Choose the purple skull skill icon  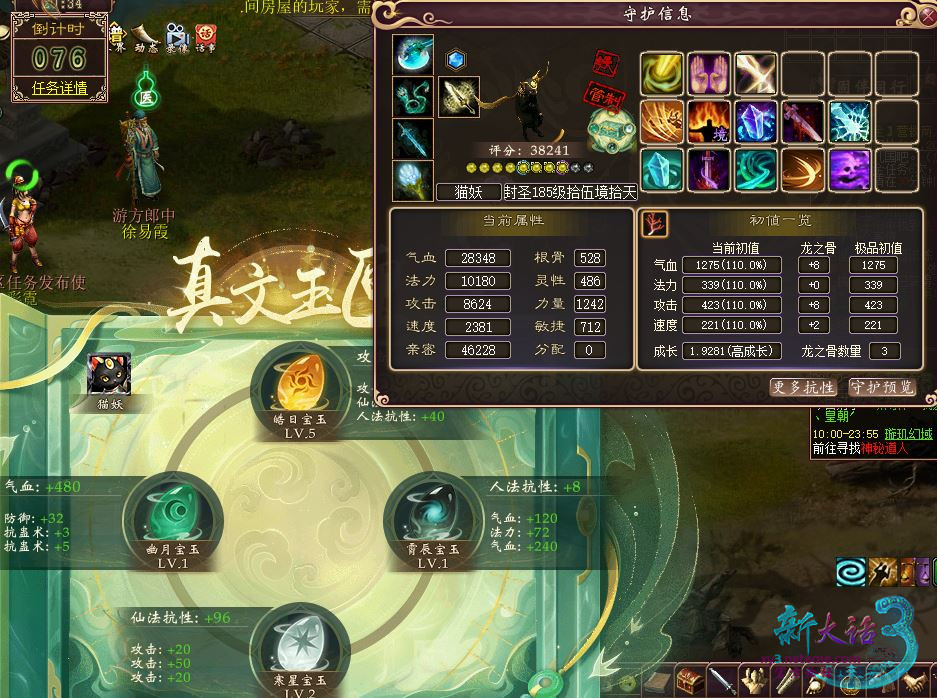coord(848,170)
